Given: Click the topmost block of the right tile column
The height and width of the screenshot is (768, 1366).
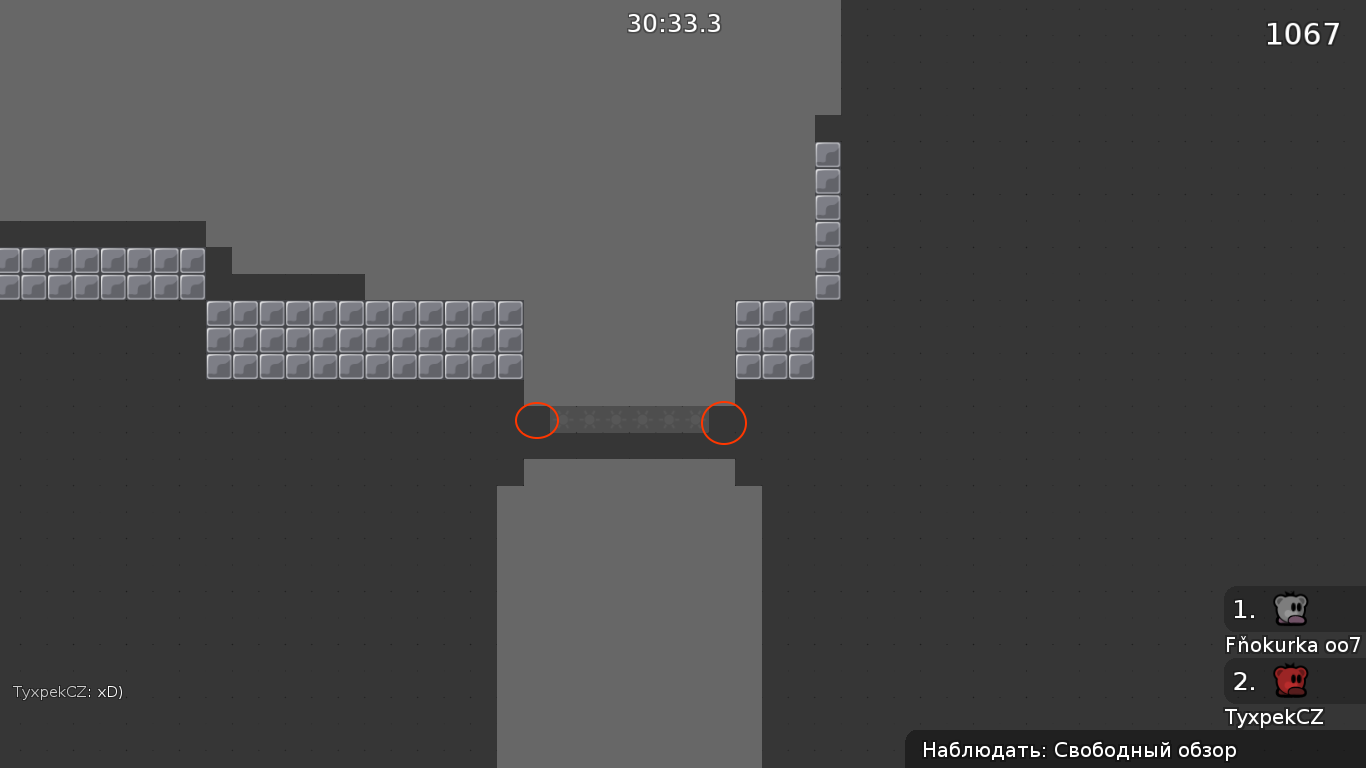Looking at the screenshot, I should pyautogui.click(x=827, y=154).
